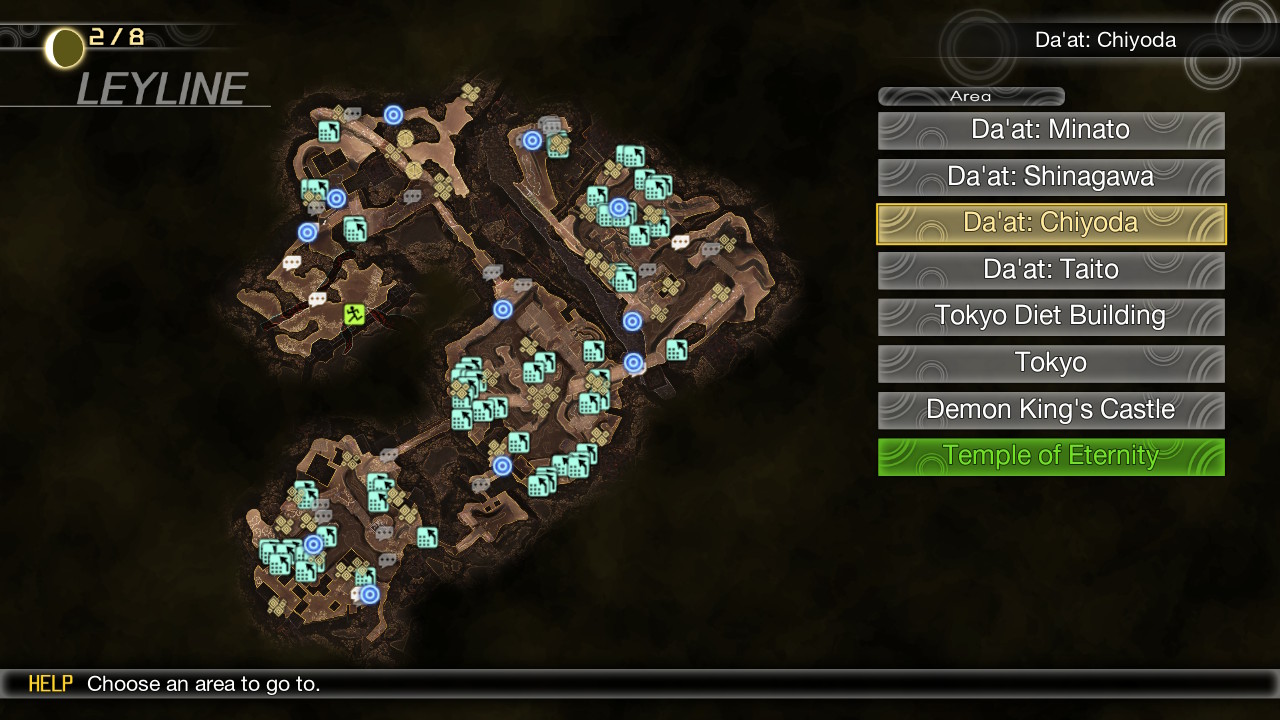Viewport: 1280px width, 720px height.
Task: Select Da'at: Minato from the area list
Action: click(x=1050, y=130)
